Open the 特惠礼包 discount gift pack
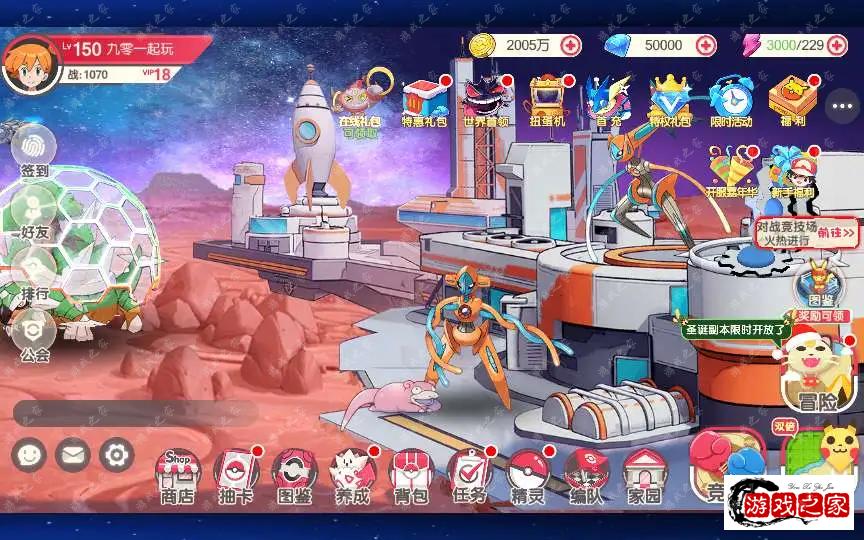 click(426, 100)
